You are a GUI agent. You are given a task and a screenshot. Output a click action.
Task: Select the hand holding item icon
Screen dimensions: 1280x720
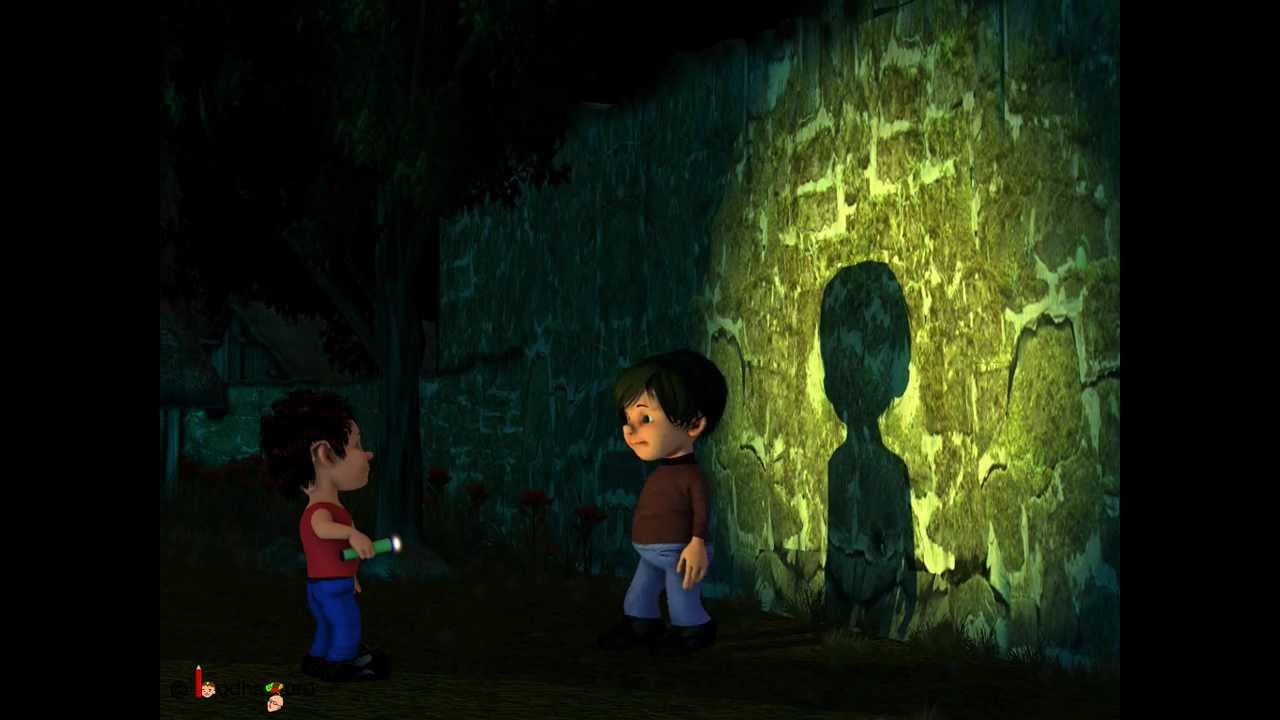pos(274,697)
